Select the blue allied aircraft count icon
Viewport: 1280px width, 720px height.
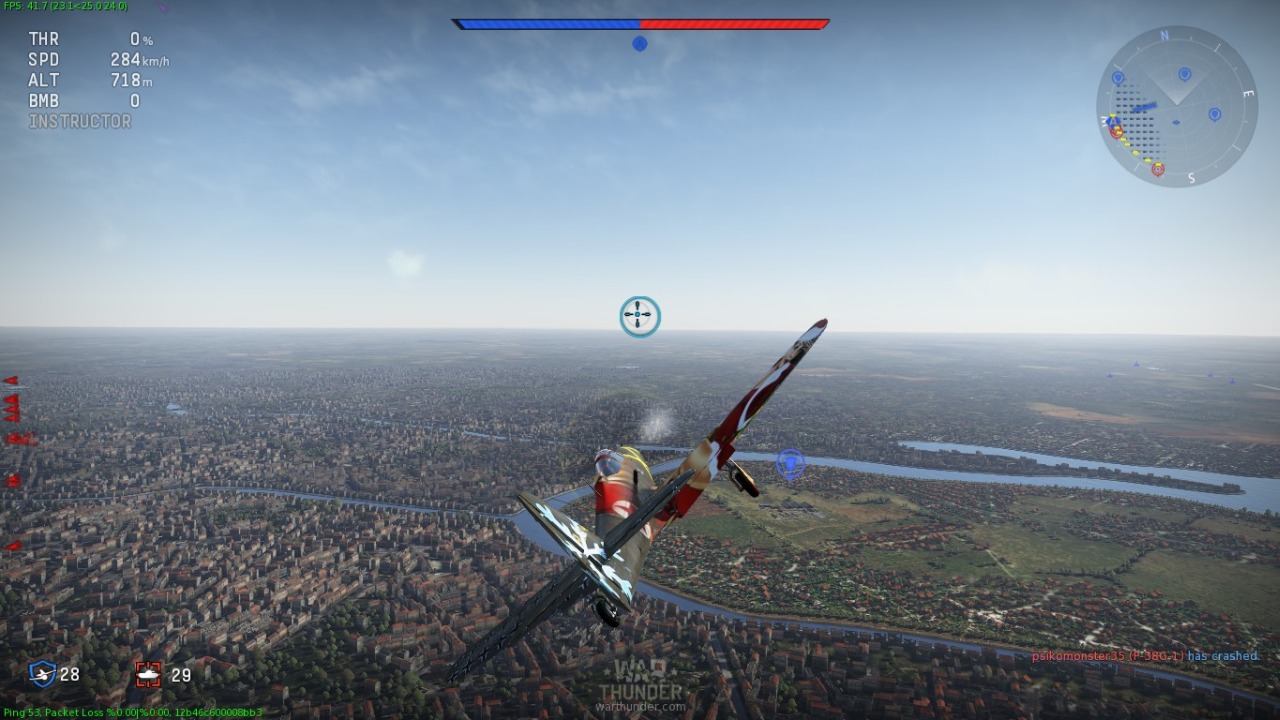[42, 674]
